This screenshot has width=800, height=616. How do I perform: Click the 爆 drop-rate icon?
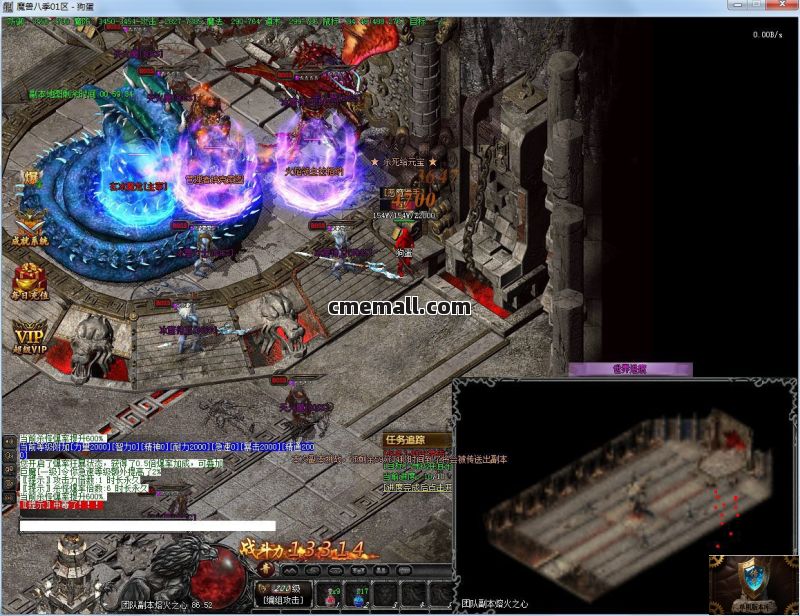[31, 178]
